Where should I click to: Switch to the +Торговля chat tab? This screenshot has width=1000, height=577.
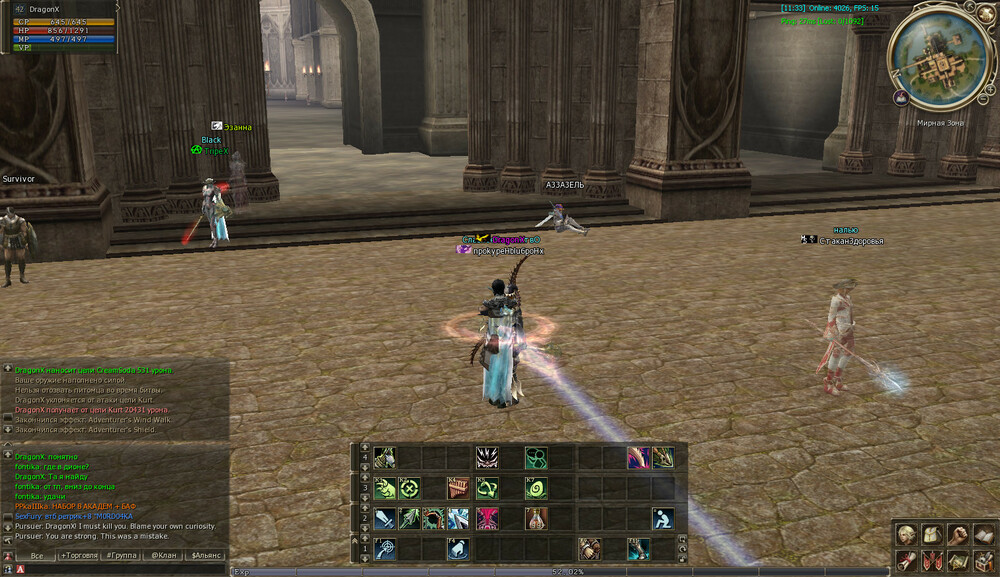(79, 555)
